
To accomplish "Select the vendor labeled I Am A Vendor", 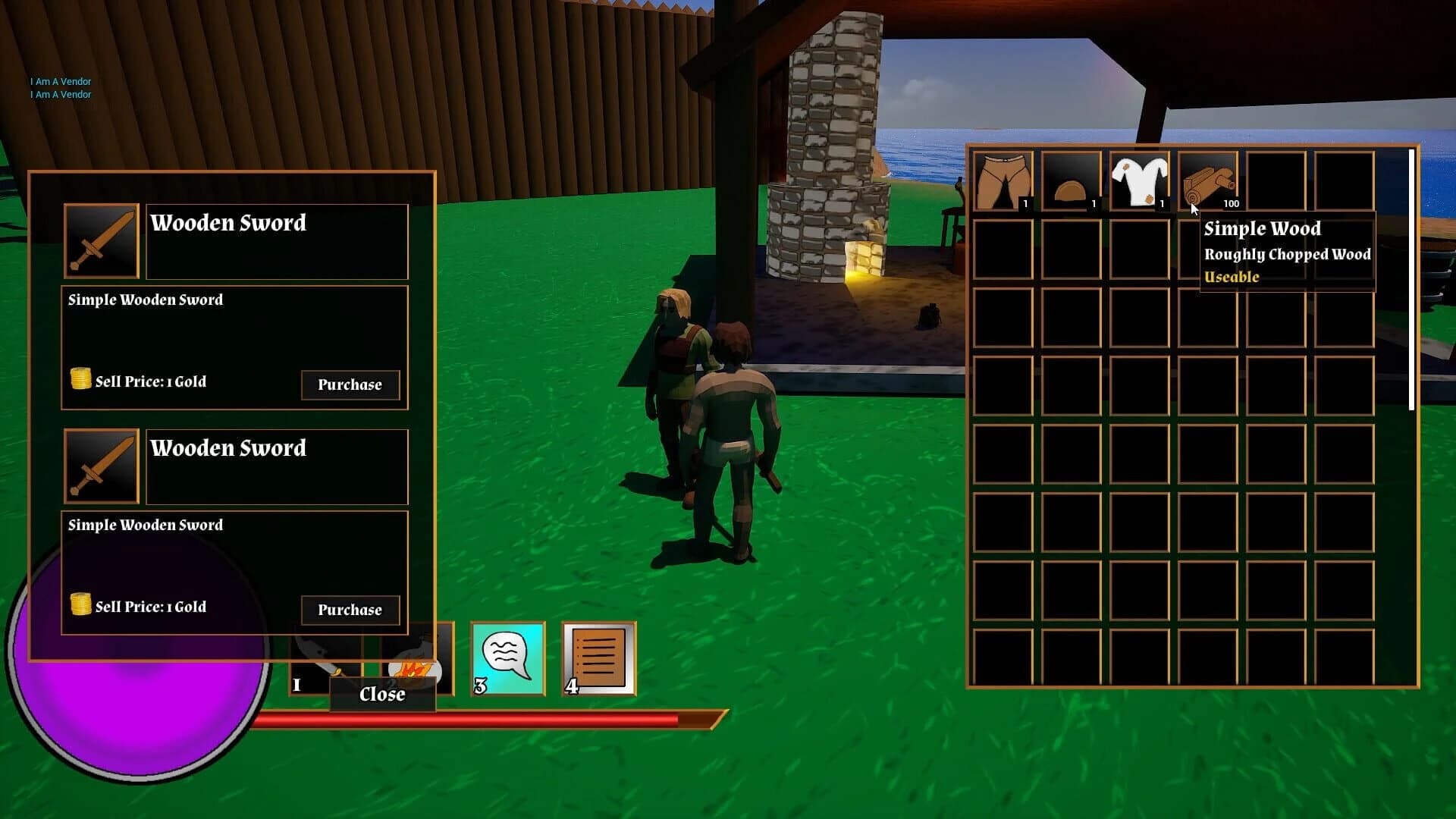I will 60,81.
